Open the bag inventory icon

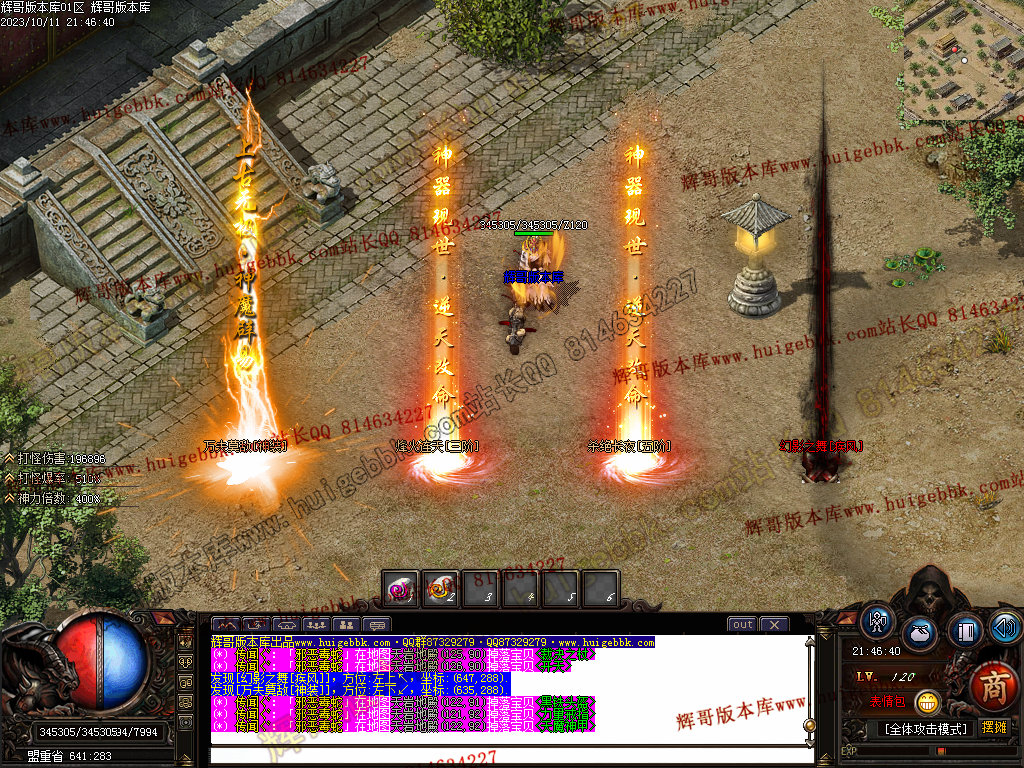(919, 633)
